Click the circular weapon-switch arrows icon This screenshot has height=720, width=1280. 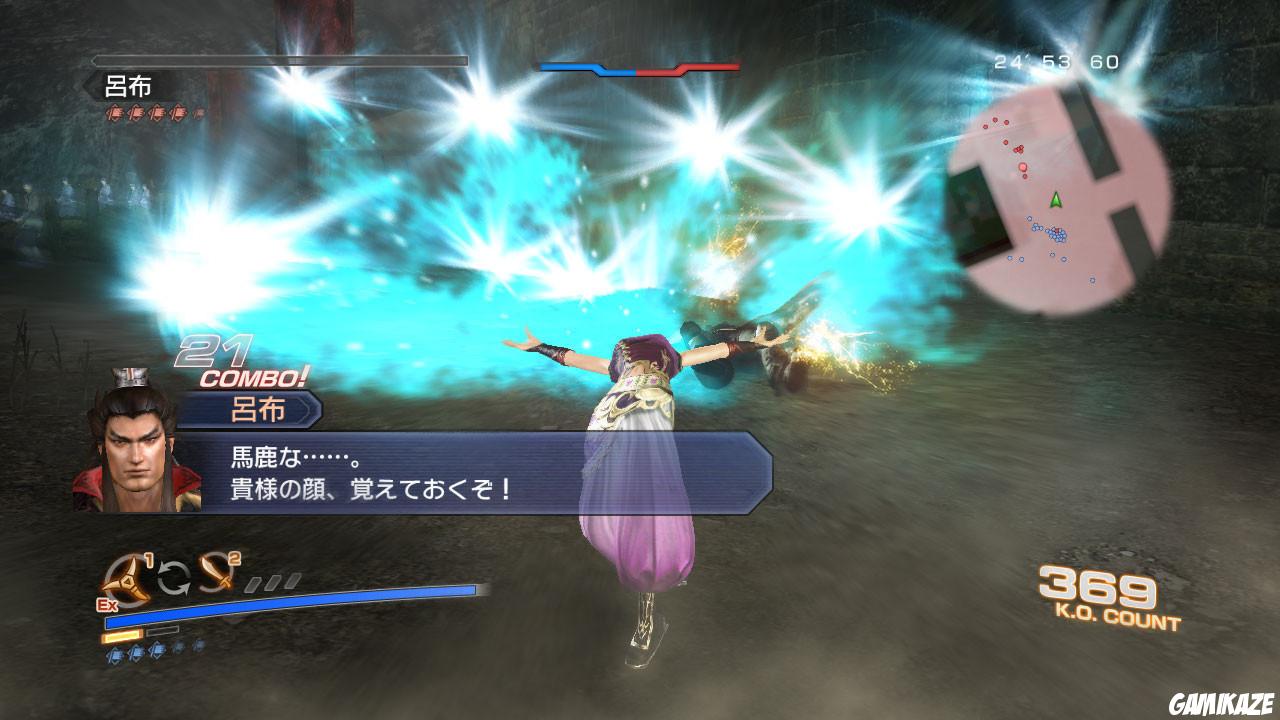tap(173, 577)
